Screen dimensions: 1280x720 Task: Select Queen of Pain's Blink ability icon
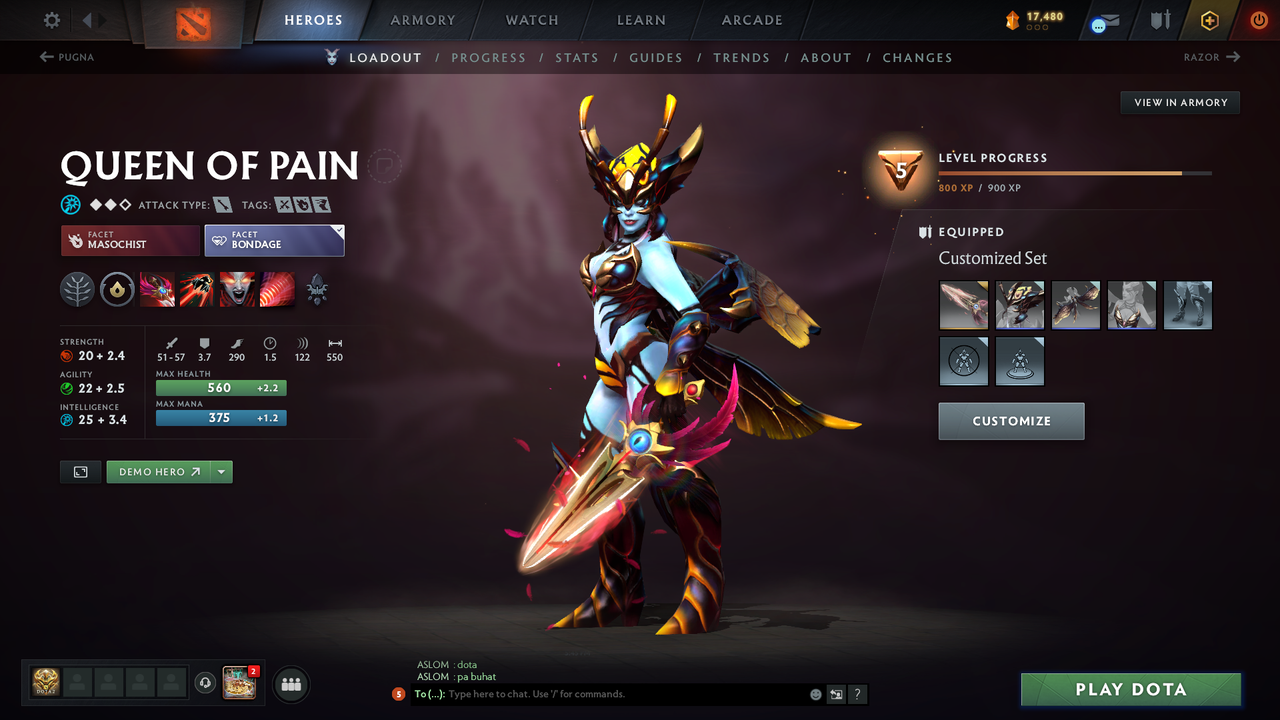click(197, 290)
